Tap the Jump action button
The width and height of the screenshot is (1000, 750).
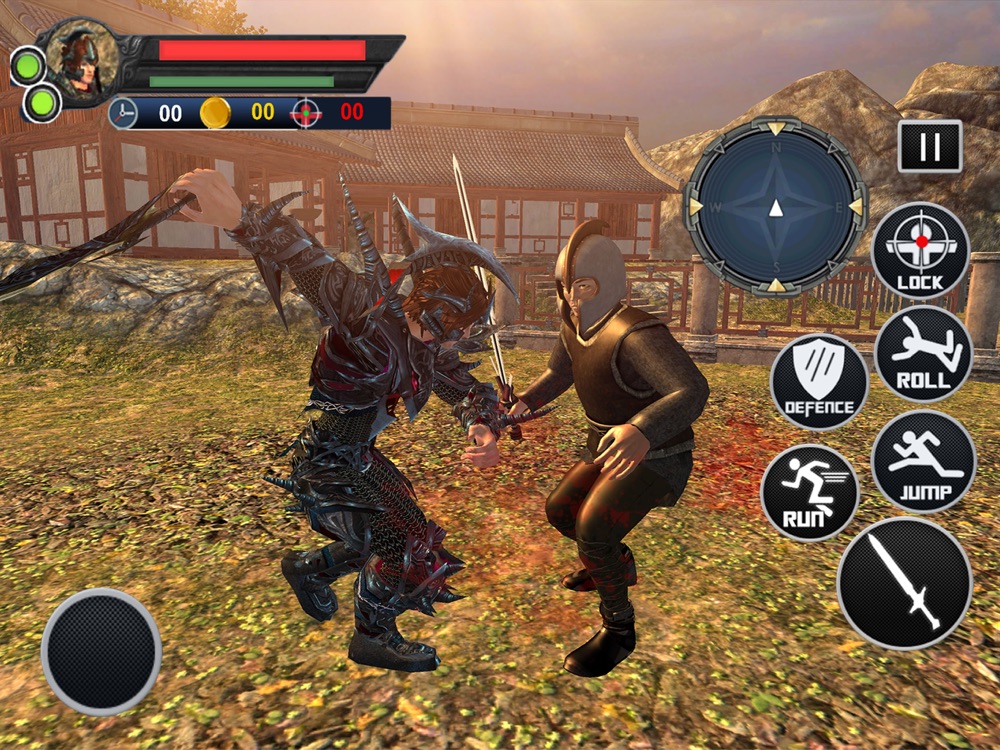[x=923, y=460]
